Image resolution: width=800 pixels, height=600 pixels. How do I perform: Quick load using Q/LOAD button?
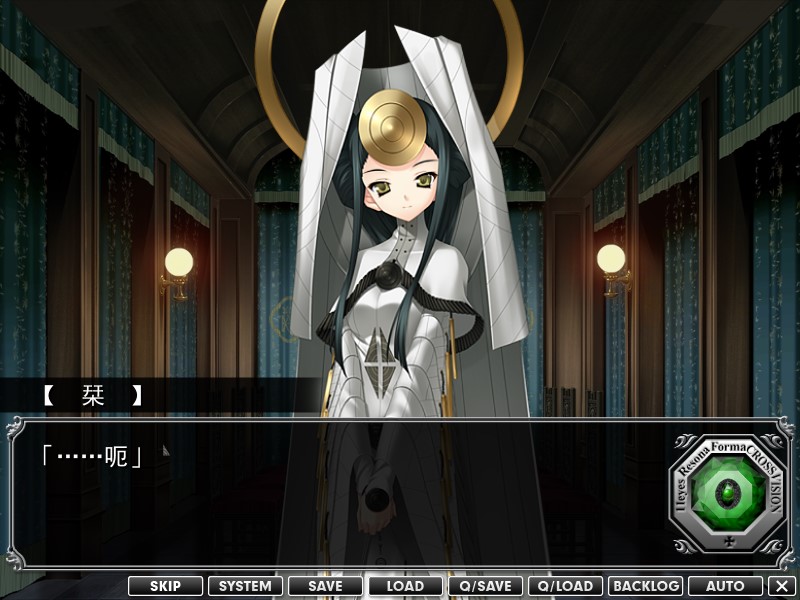tap(565, 586)
